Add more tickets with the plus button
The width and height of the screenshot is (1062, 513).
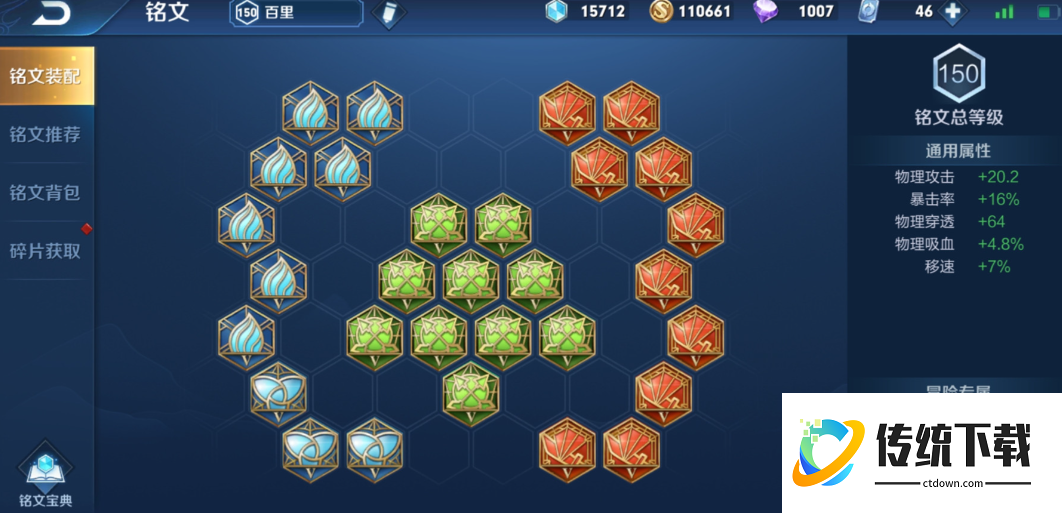[952, 12]
